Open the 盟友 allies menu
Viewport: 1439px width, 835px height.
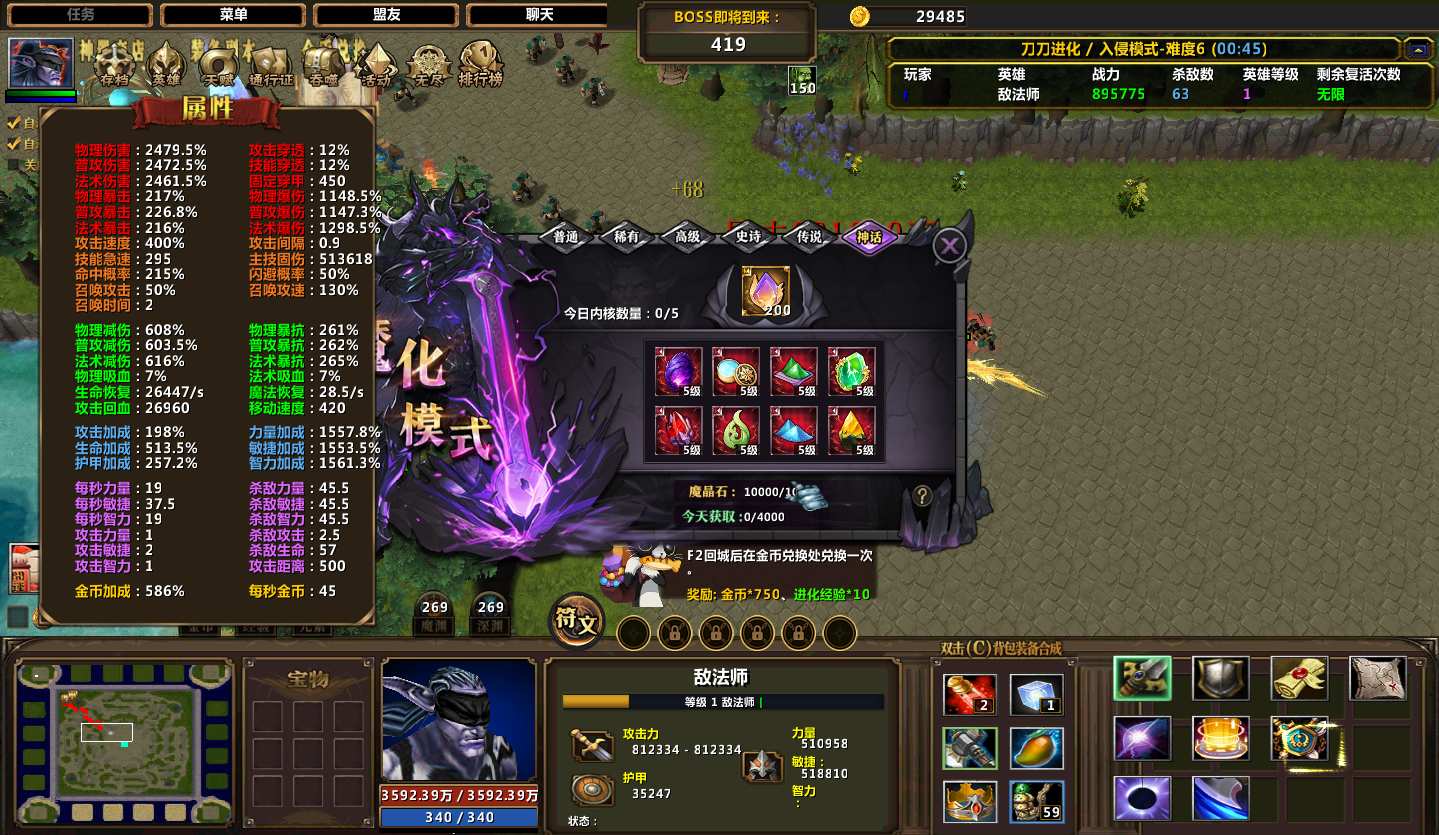tap(386, 15)
